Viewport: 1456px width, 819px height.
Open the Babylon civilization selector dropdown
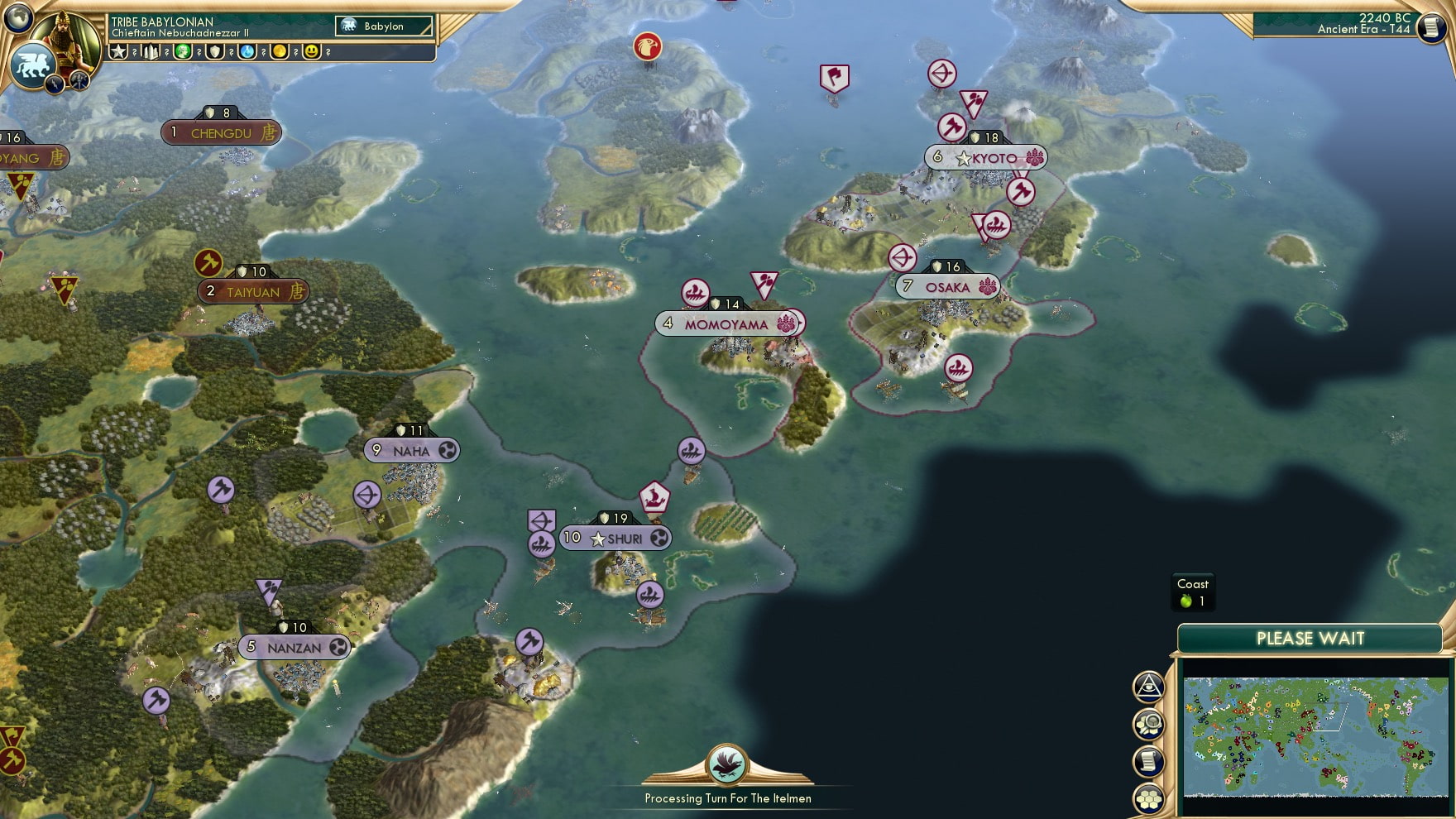click(x=385, y=26)
